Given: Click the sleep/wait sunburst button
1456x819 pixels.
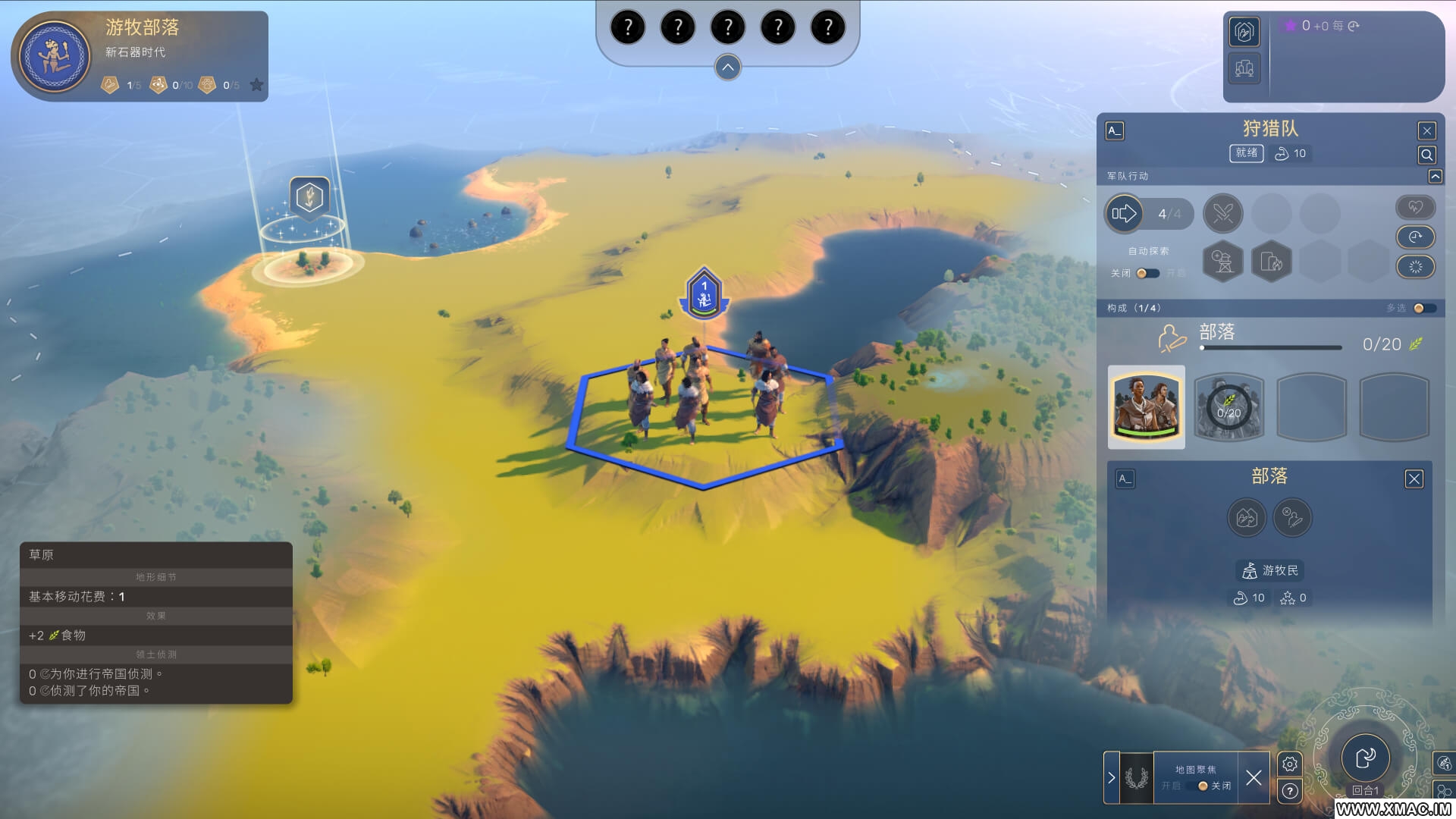Looking at the screenshot, I should click(1415, 267).
